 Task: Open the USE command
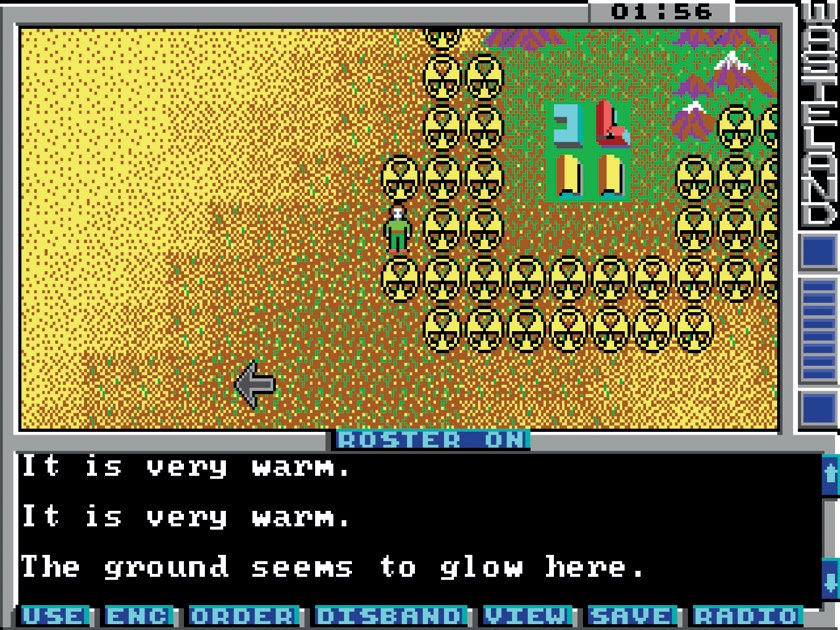55,616
